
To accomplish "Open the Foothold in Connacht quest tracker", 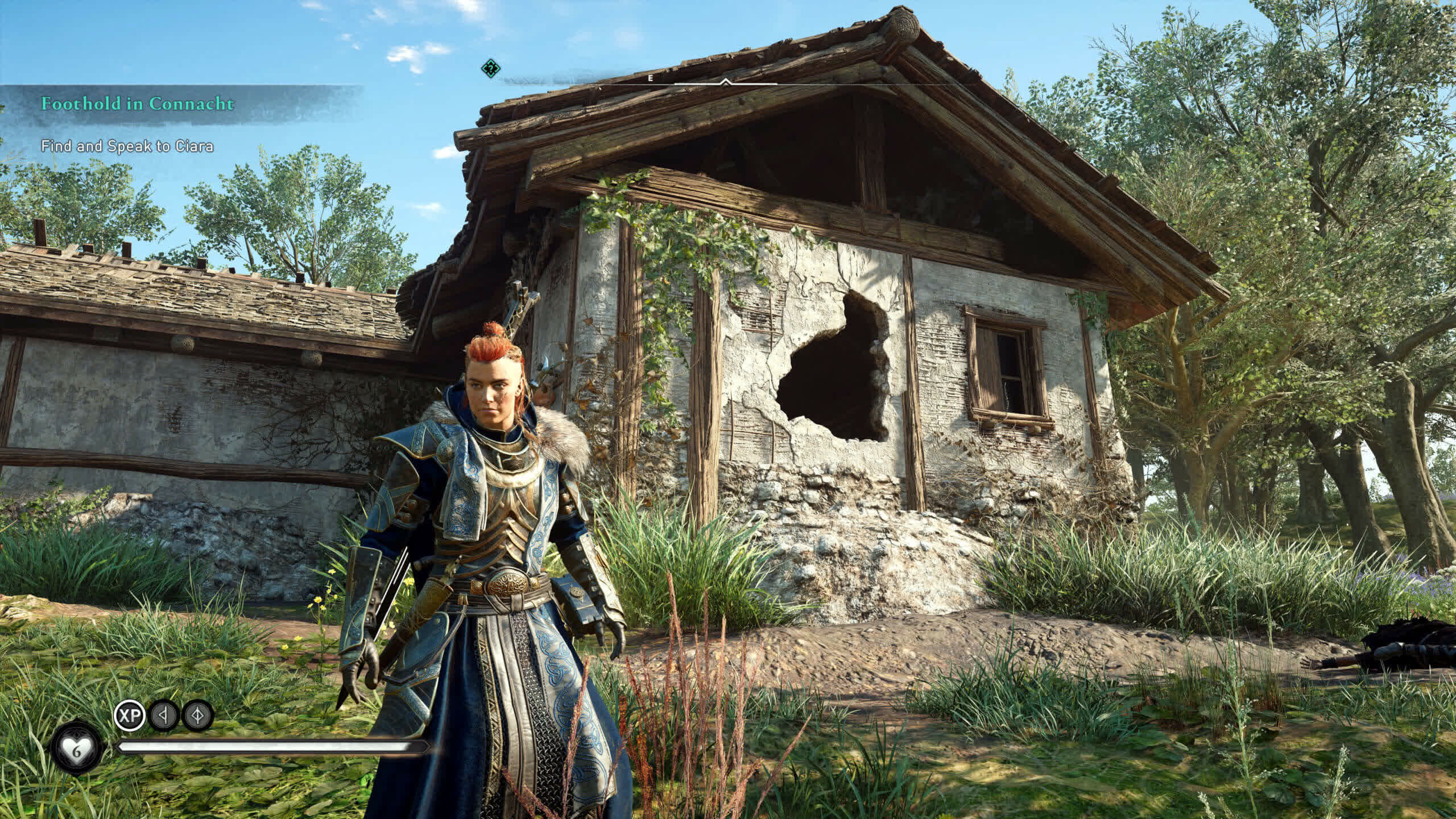I will pos(137,104).
